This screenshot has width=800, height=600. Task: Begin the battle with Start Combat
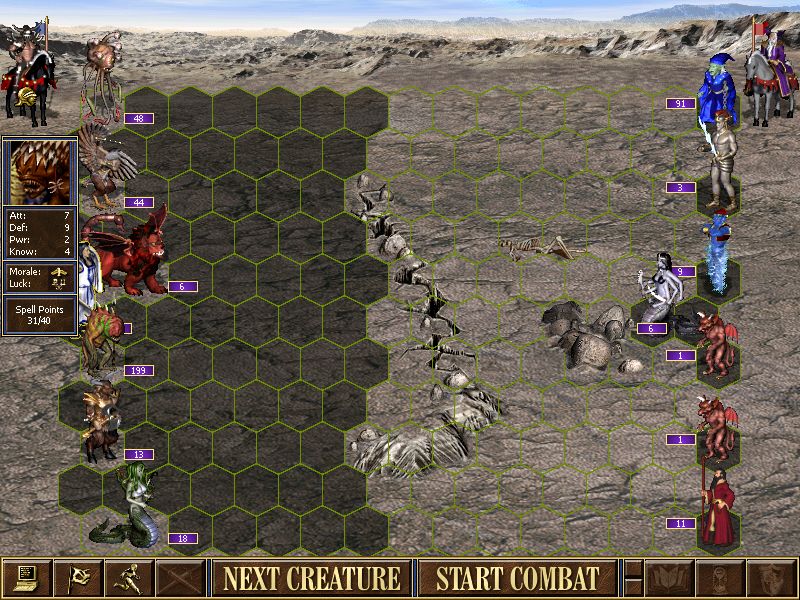[517, 577]
